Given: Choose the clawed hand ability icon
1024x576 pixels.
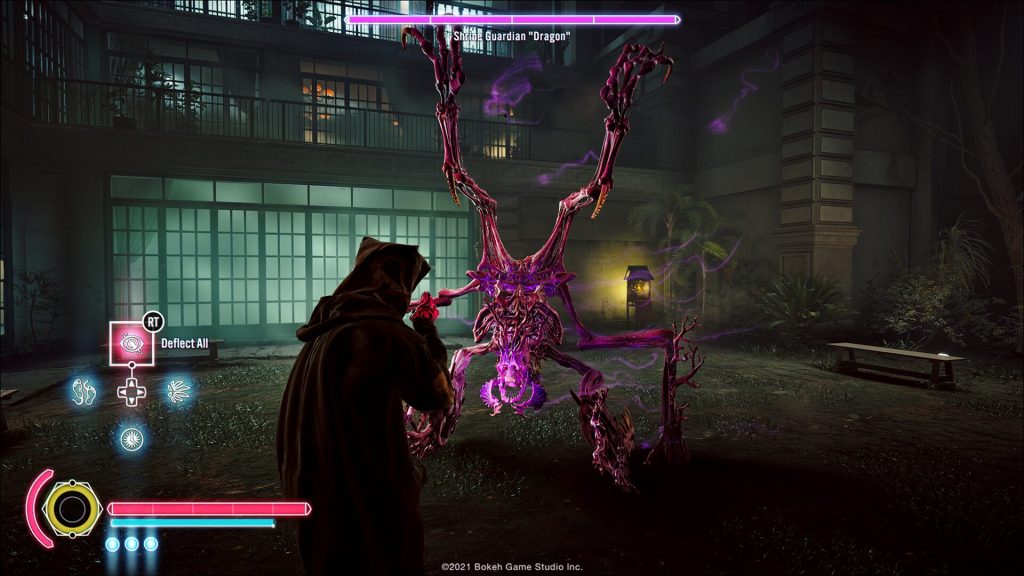Looking at the screenshot, I should point(178,390).
